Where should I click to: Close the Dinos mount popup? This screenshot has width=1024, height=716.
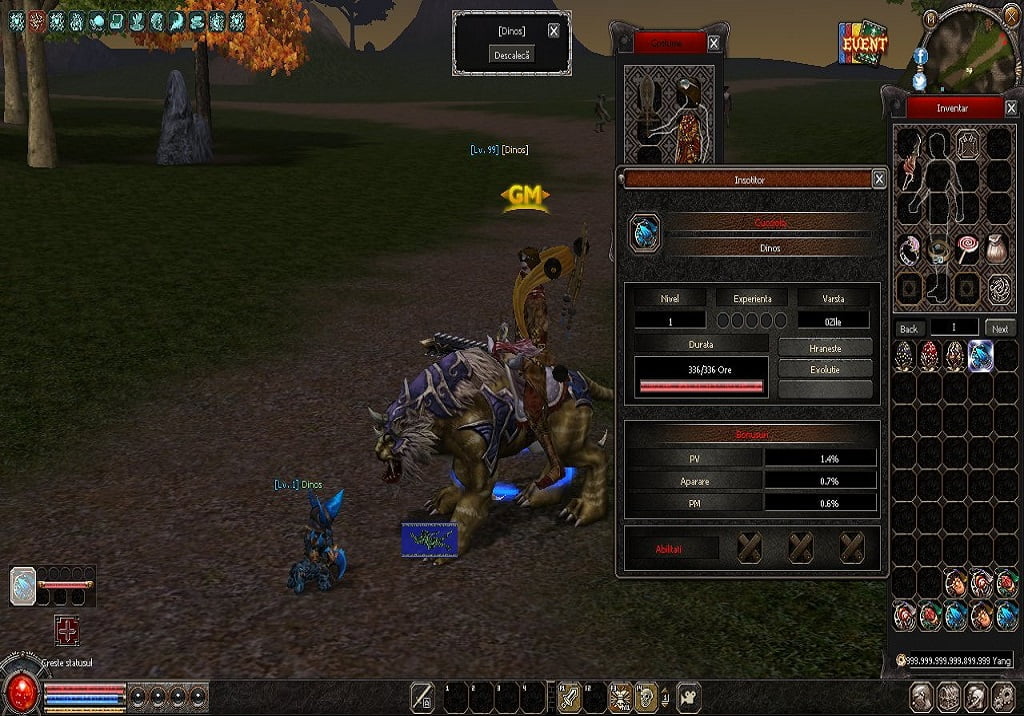[x=554, y=31]
